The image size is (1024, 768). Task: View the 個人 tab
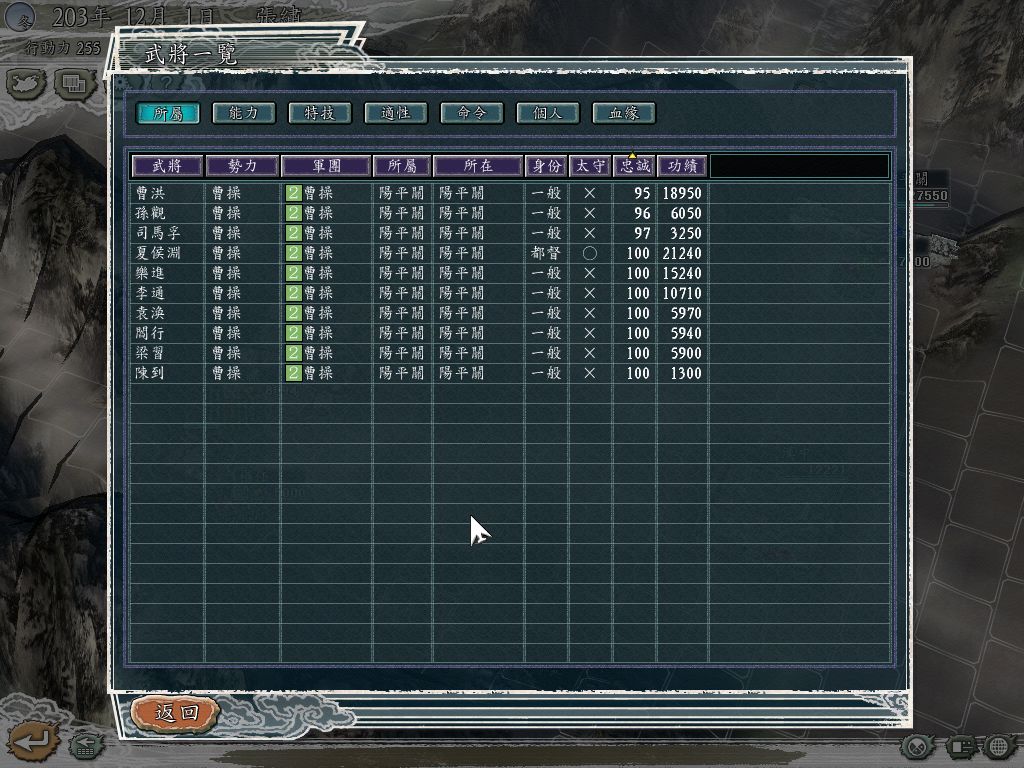(548, 113)
